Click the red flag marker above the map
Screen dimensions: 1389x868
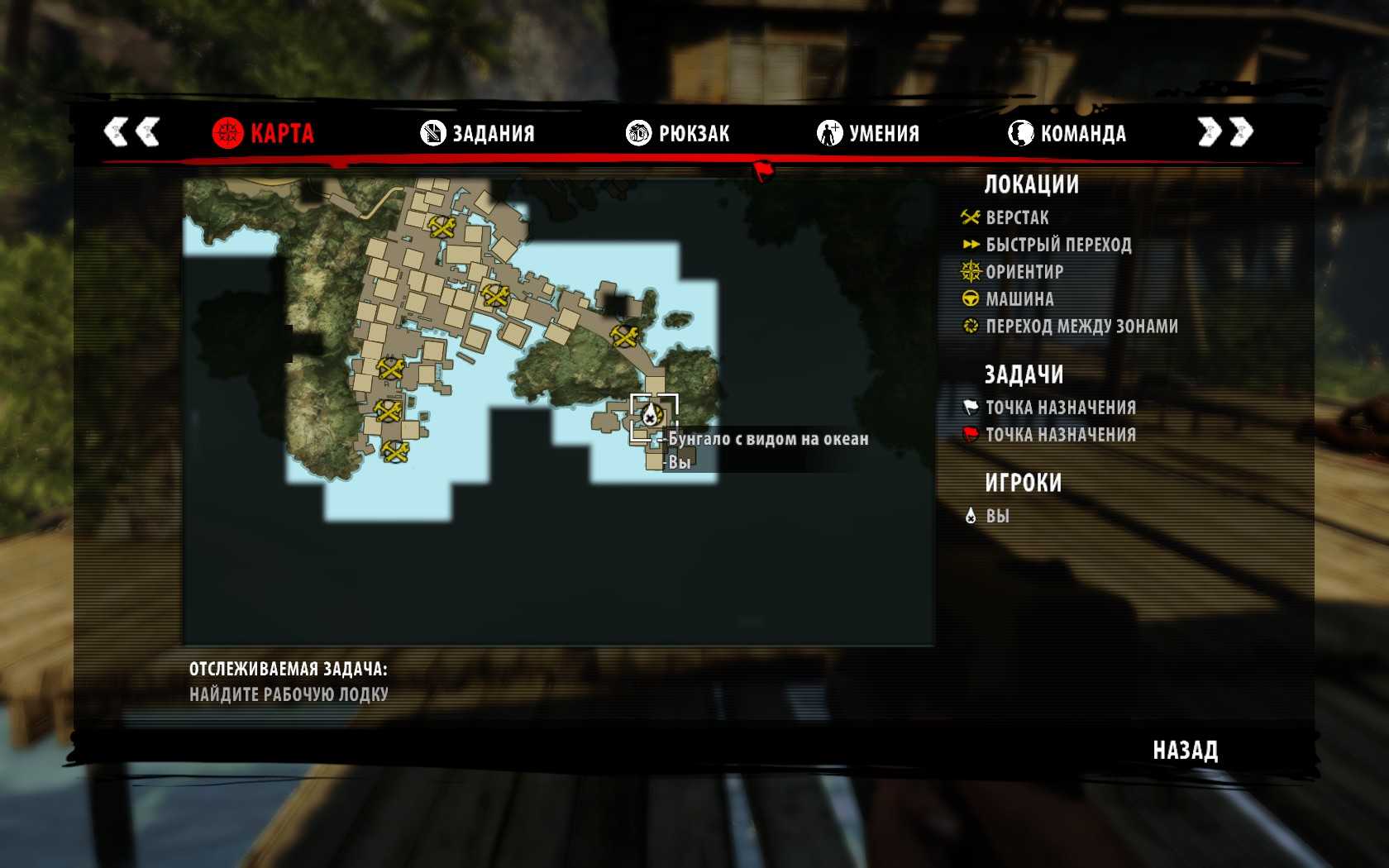762,170
